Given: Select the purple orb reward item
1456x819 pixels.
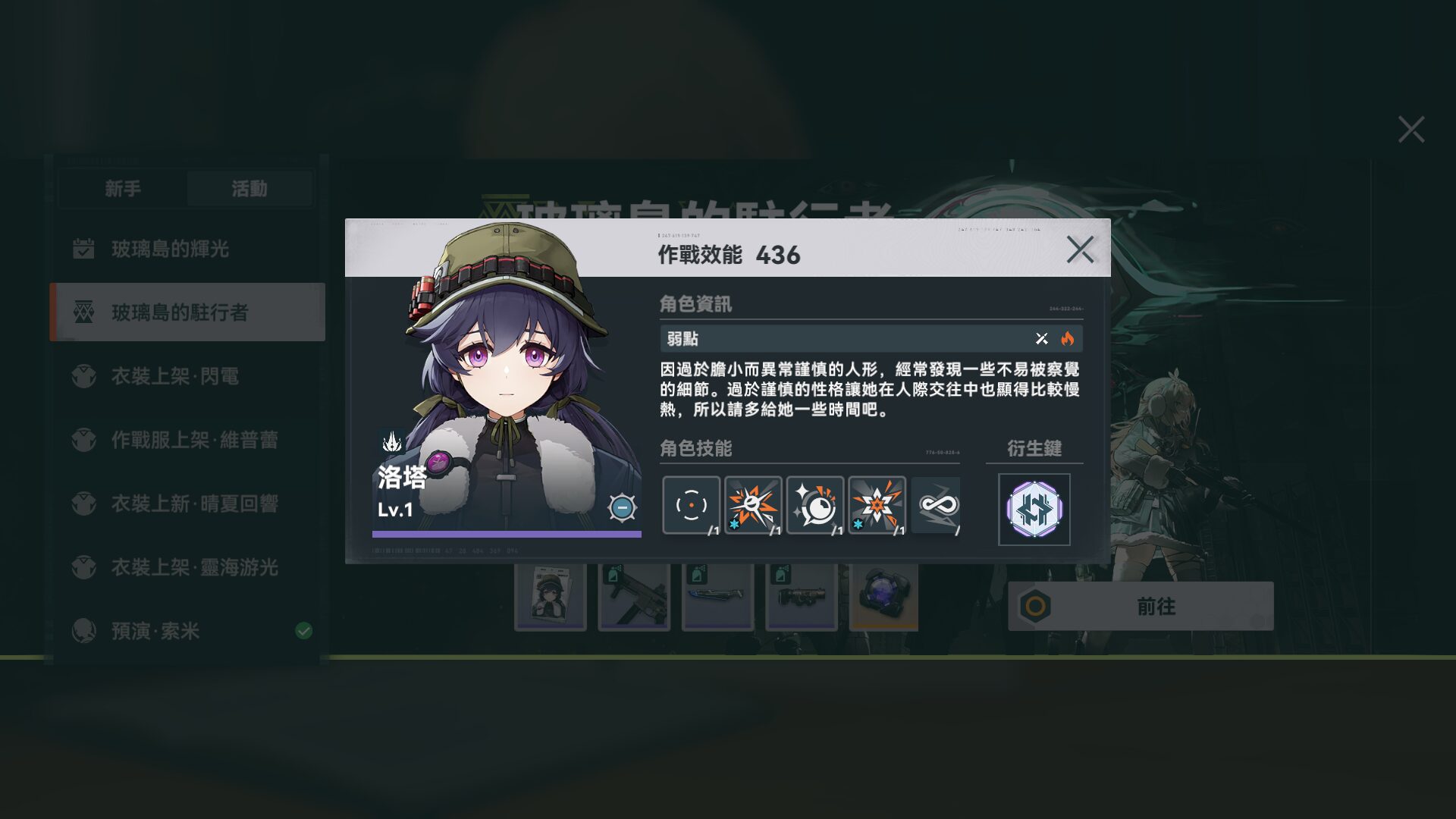Looking at the screenshot, I should (884, 598).
